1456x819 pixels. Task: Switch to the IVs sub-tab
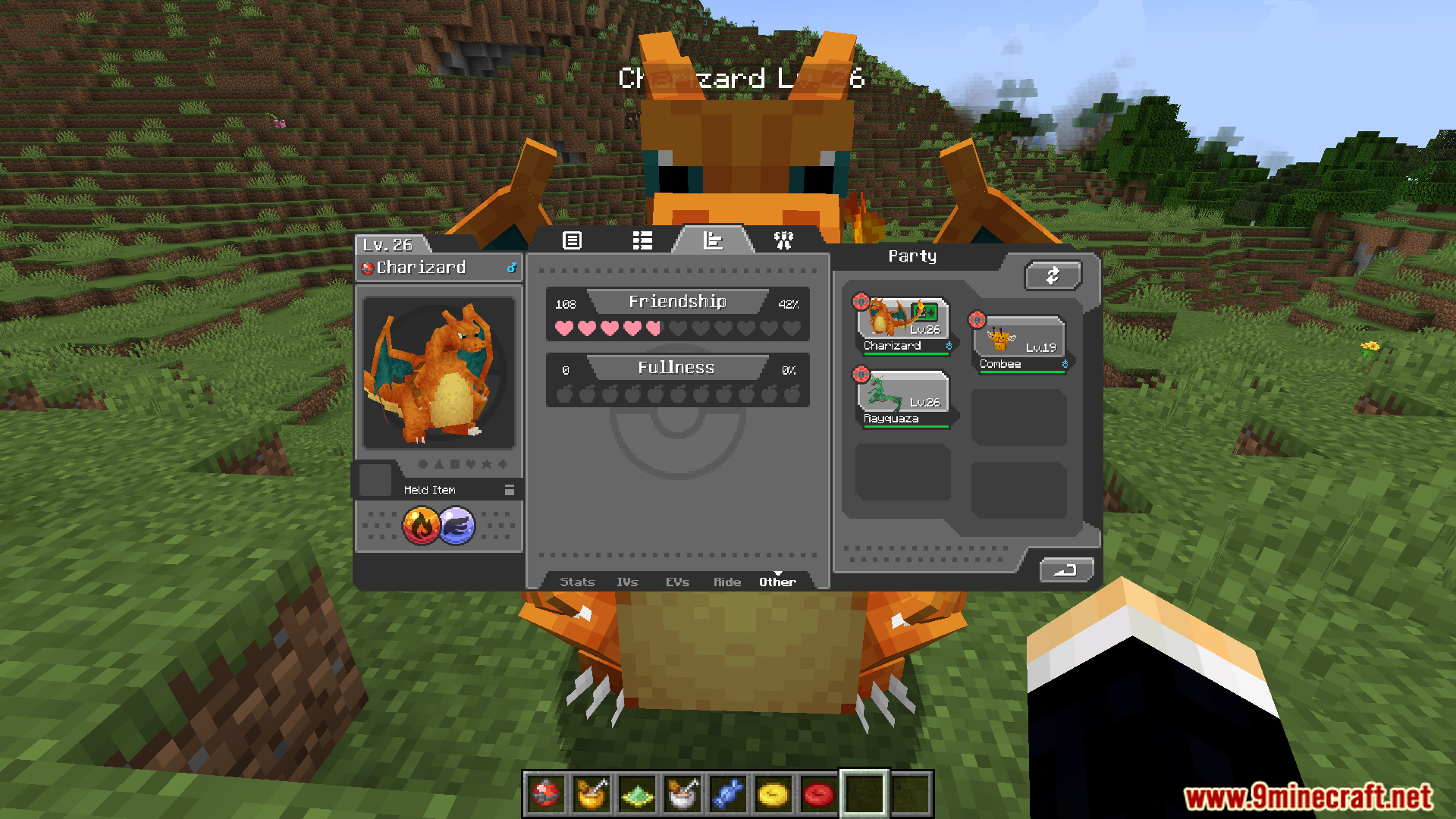tap(627, 582)
